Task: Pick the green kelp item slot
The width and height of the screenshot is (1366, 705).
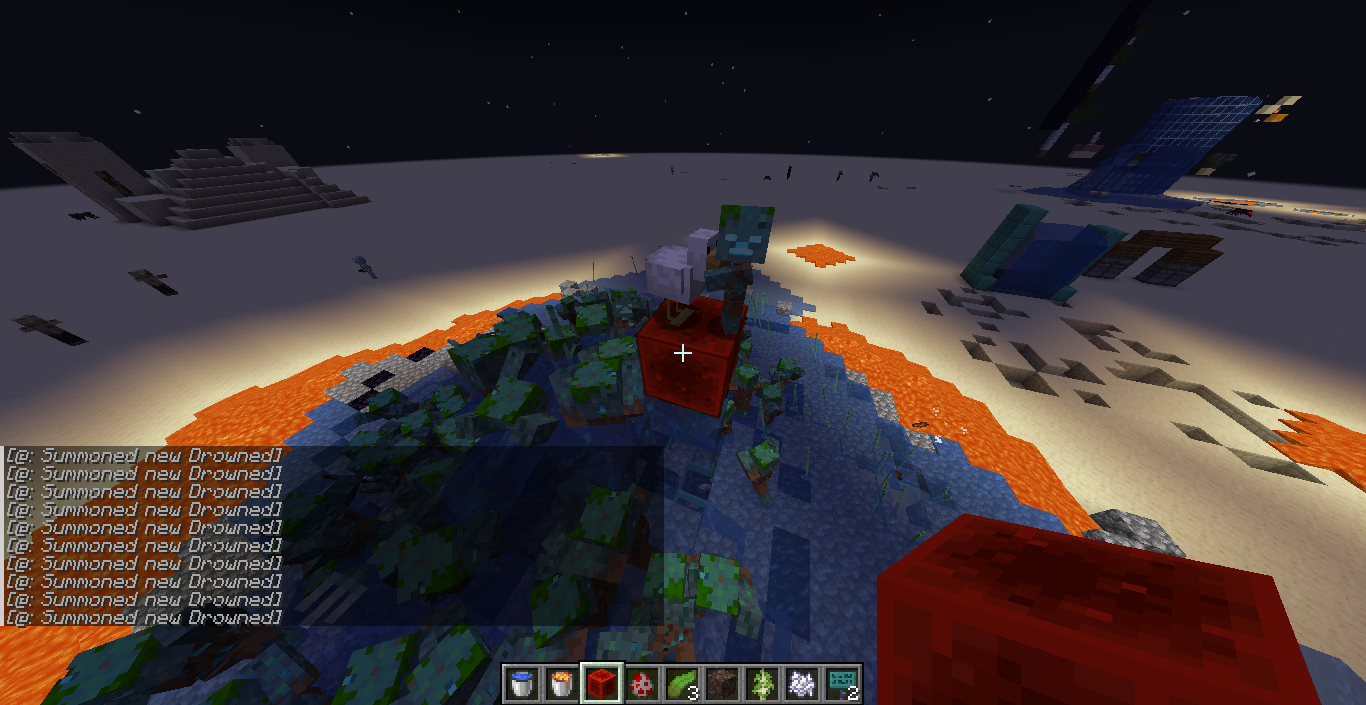Action: pyautogui.click(x=683, y=683)
